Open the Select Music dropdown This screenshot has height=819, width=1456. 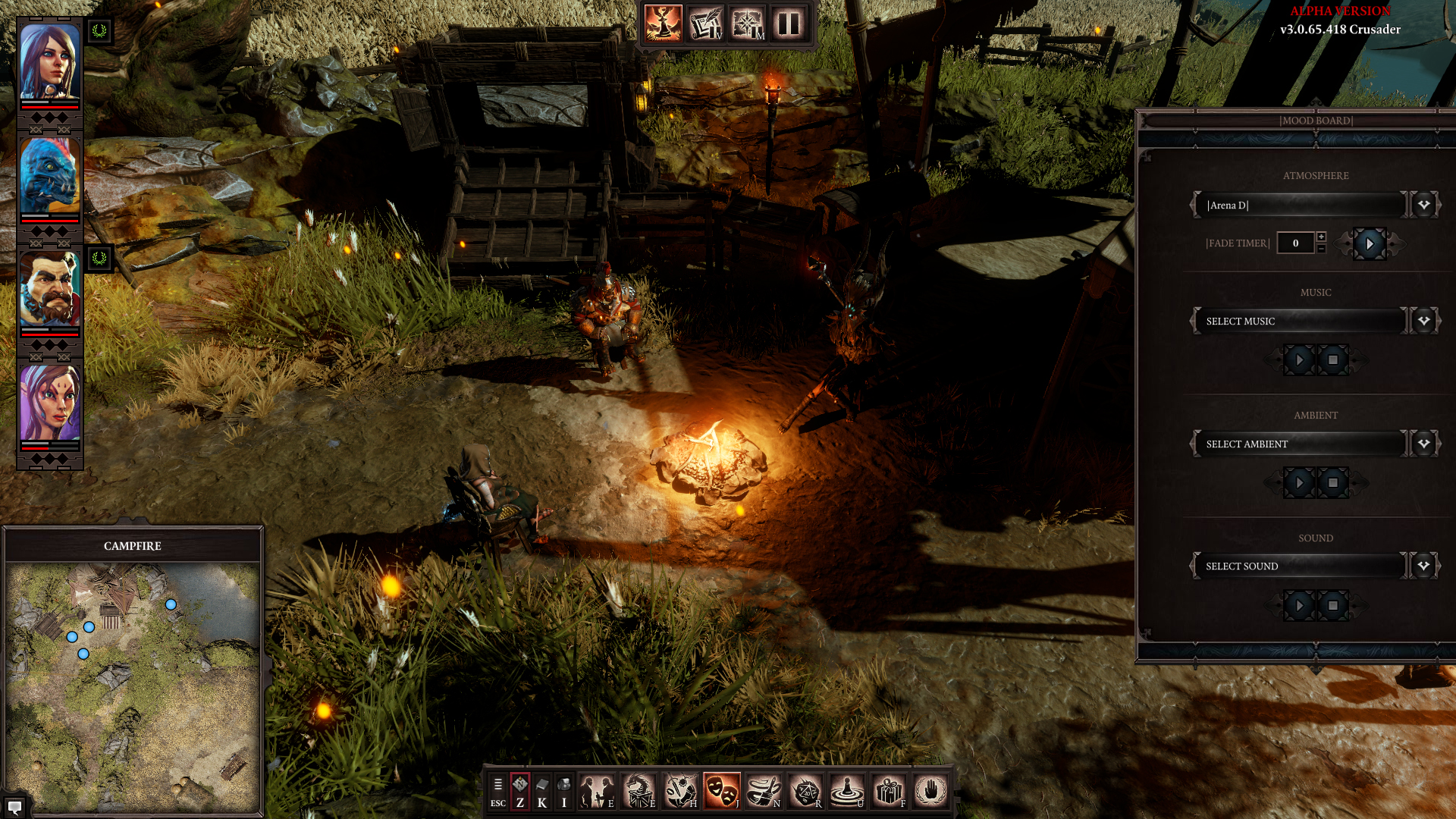point(1423,321)
